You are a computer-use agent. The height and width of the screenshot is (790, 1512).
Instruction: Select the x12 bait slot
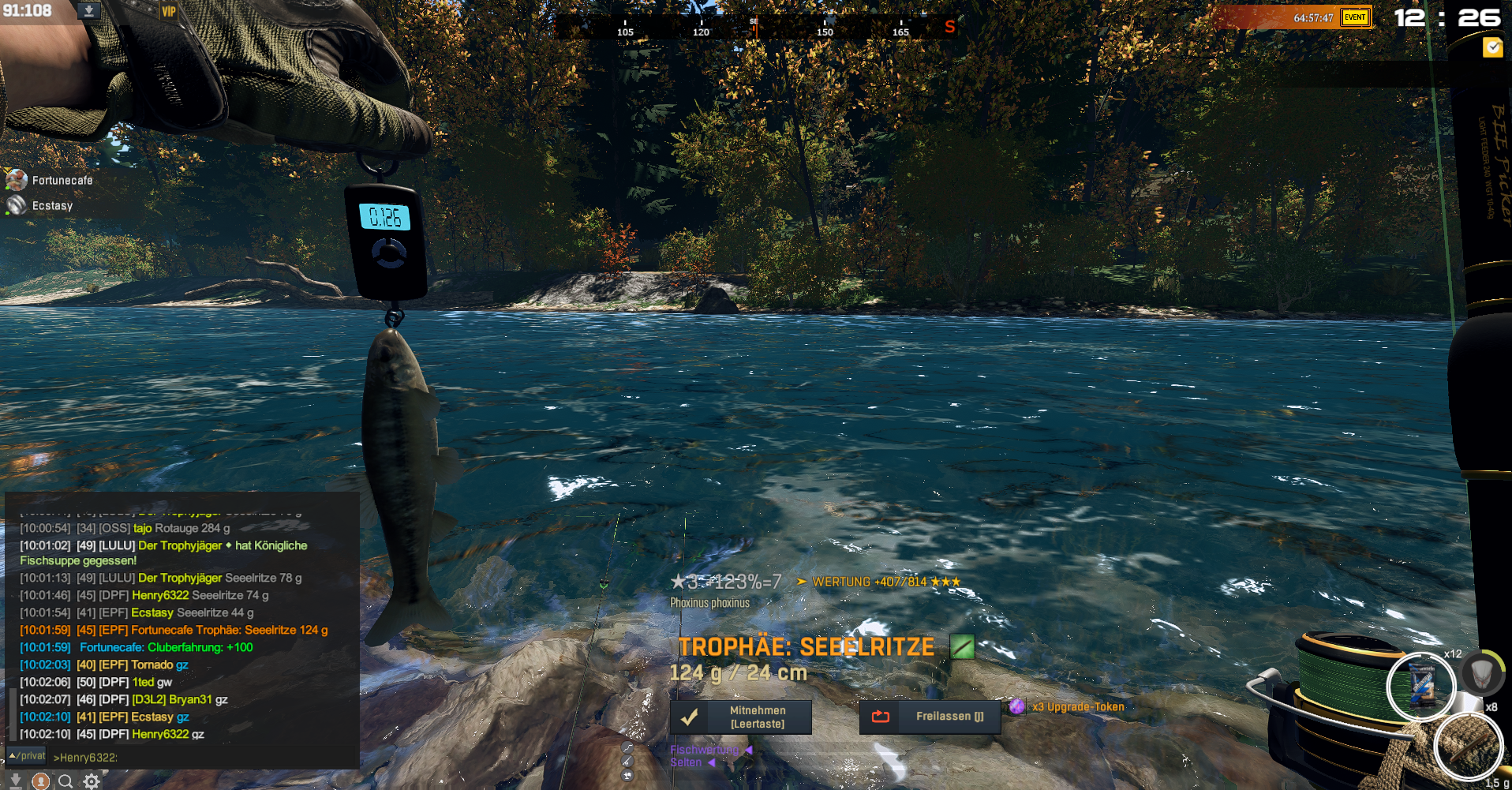point(1421,687)
